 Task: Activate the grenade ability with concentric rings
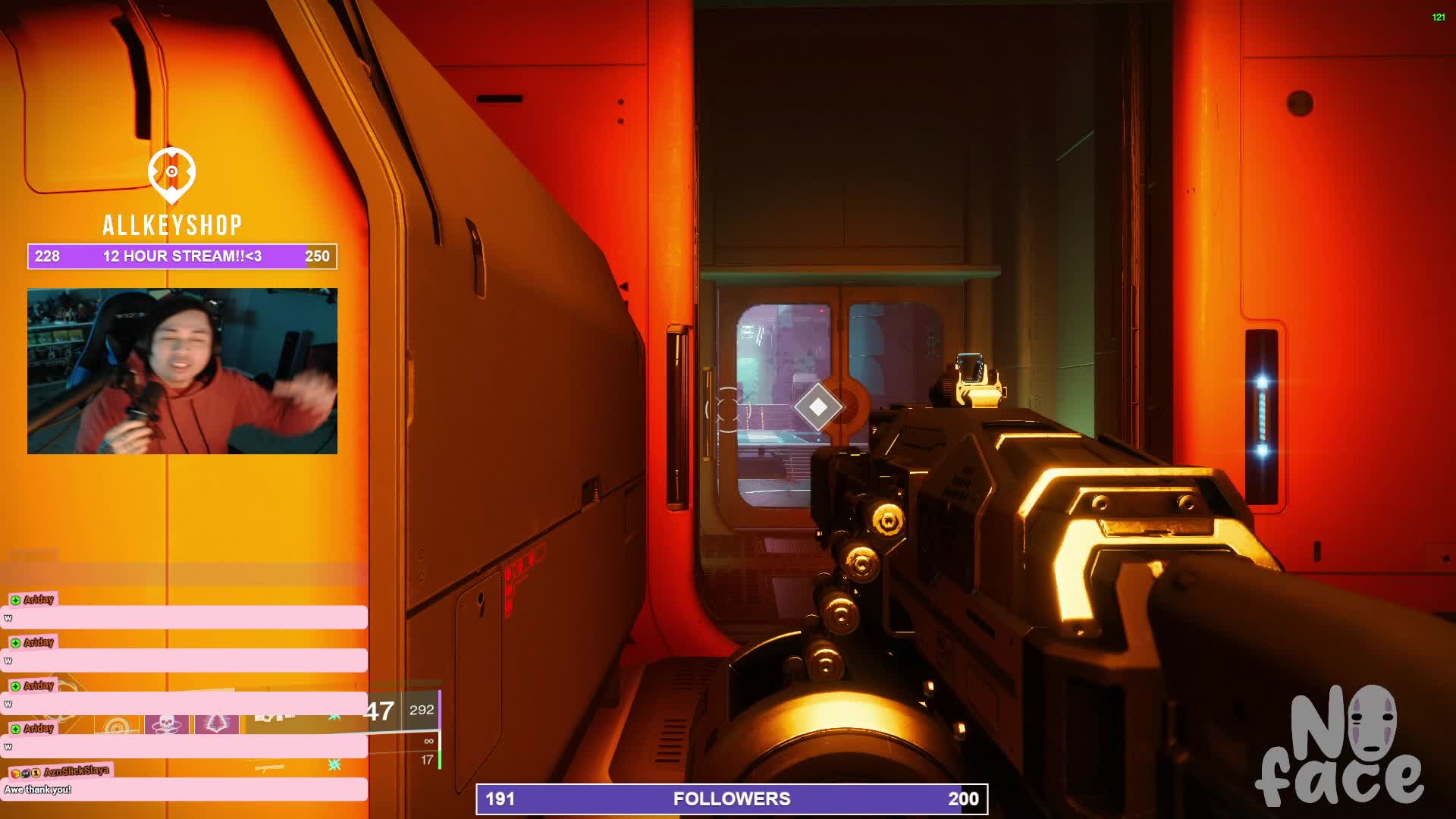coord(117,726)
